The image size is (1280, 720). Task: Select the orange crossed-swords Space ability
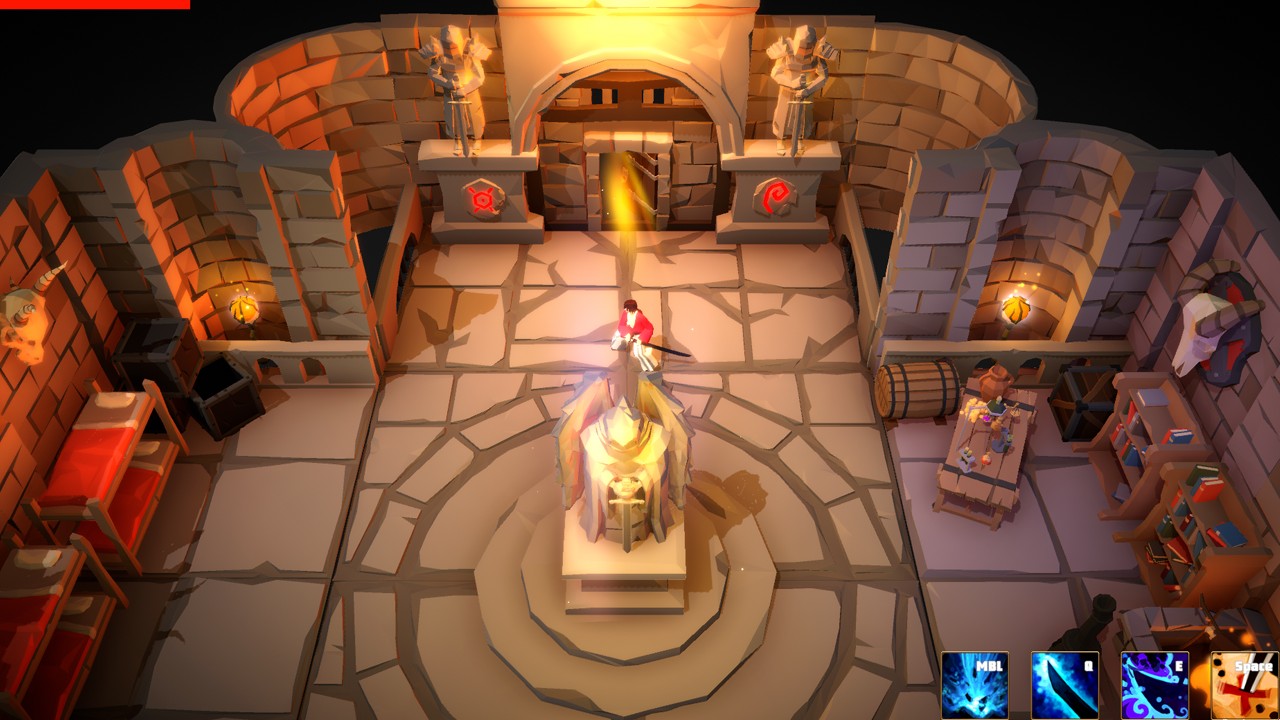[x=1244, y=685]
